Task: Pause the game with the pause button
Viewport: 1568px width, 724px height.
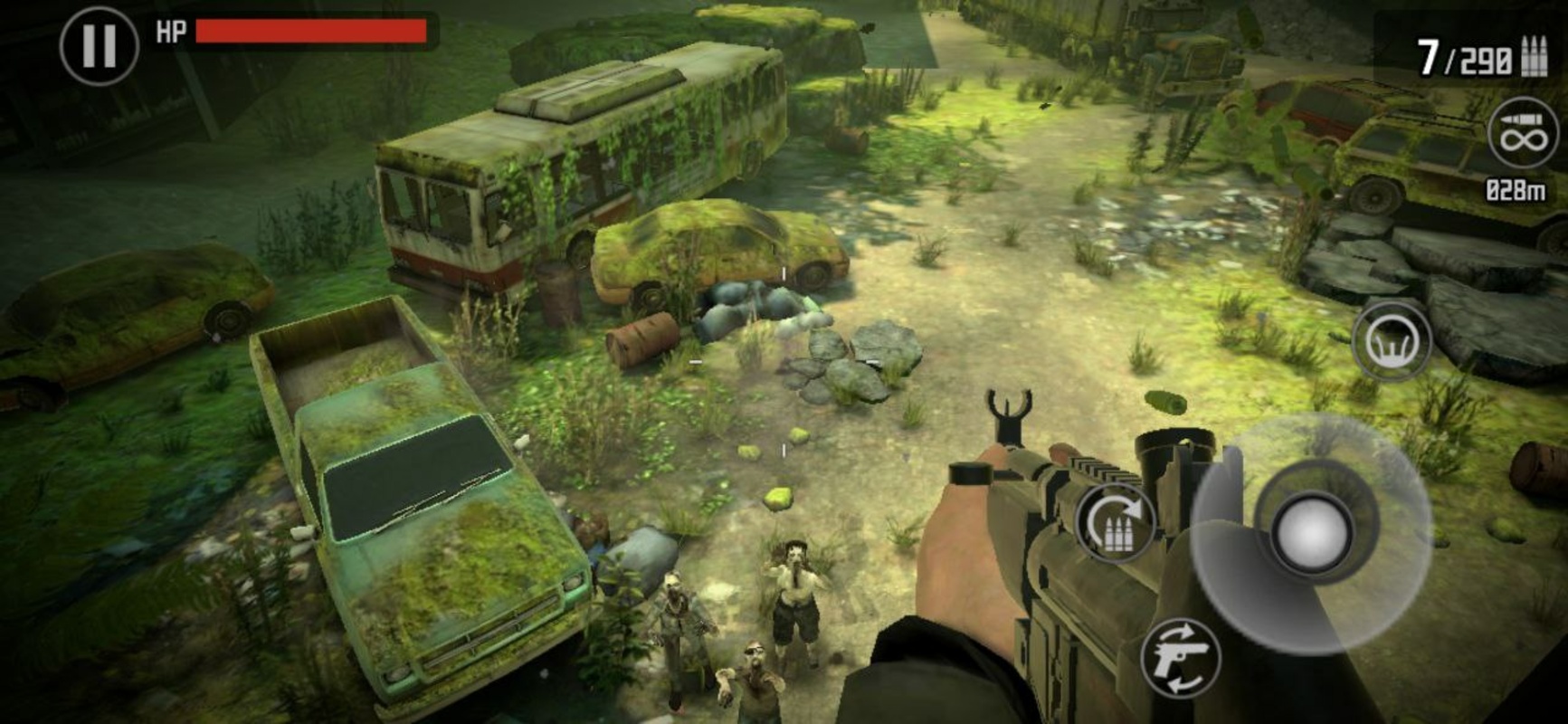Action: point(99,45)
